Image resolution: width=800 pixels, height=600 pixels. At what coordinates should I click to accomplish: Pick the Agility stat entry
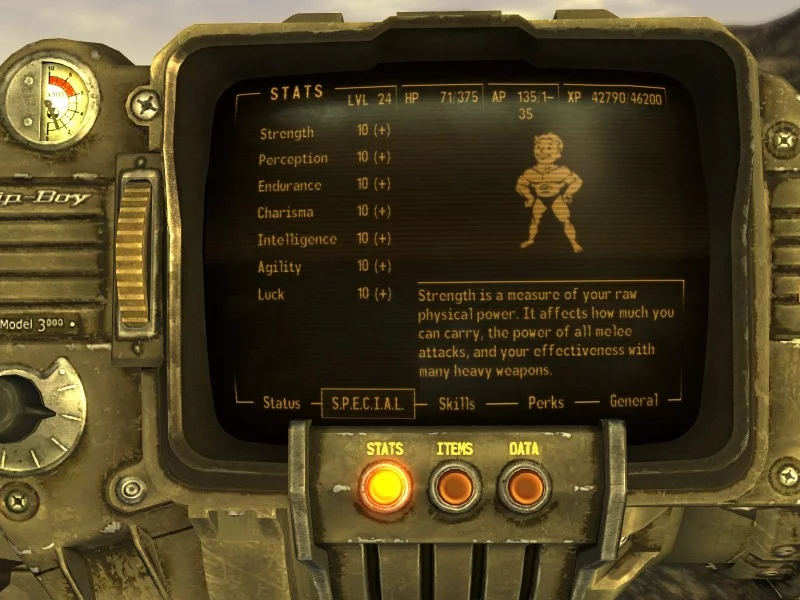pyautogui.click(x=280, y=267)
